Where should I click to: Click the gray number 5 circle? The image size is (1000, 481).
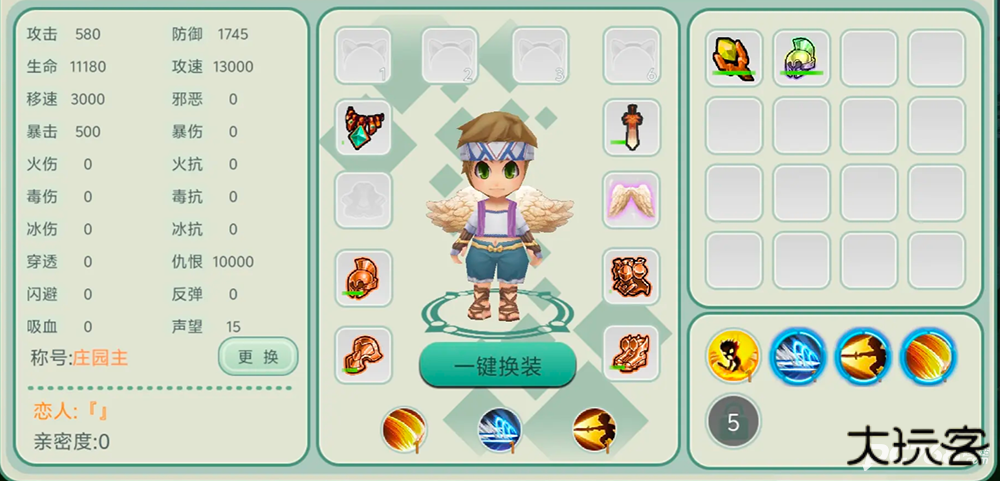733,421
